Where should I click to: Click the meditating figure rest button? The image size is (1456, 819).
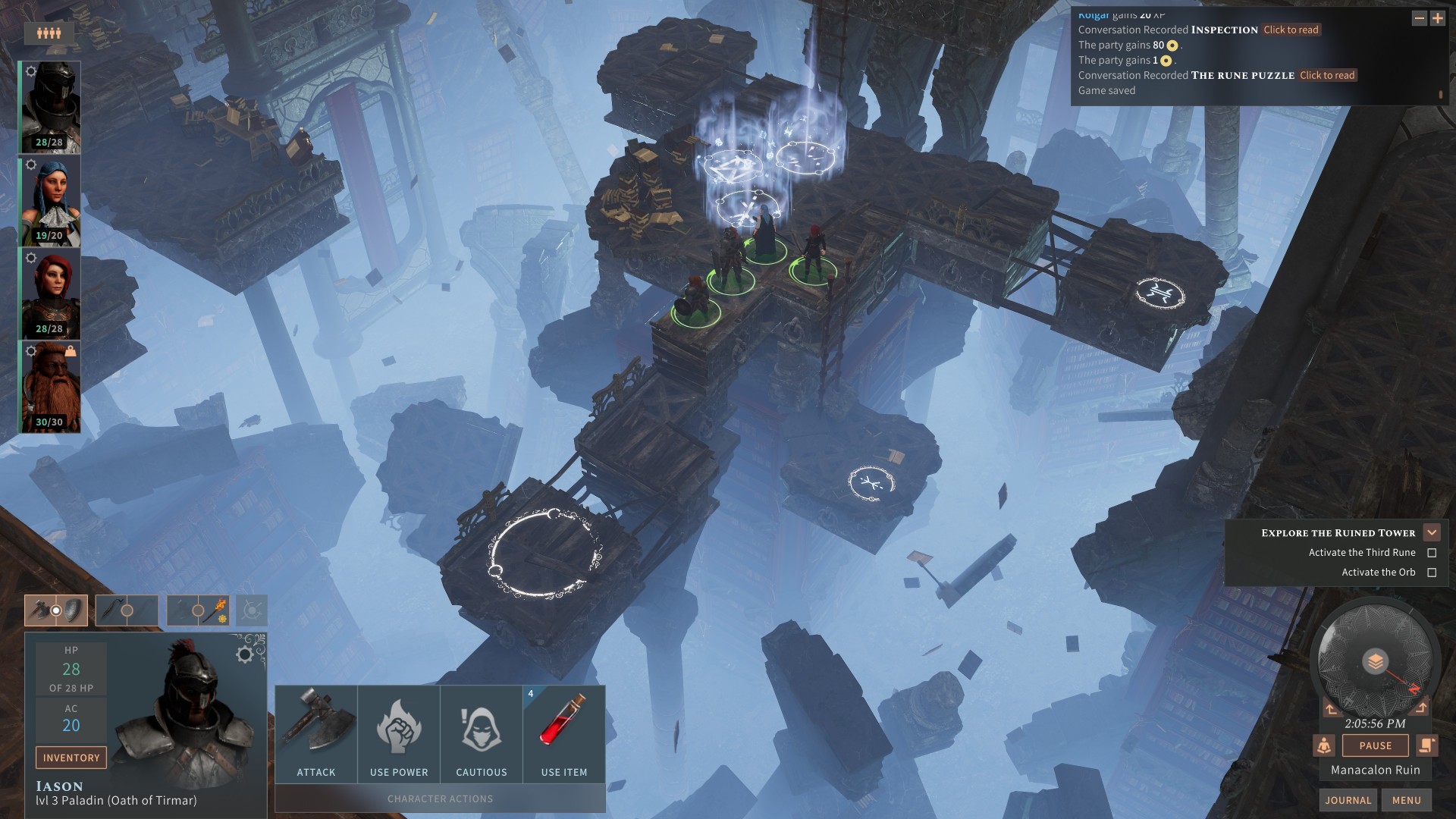pos(1324,745)
